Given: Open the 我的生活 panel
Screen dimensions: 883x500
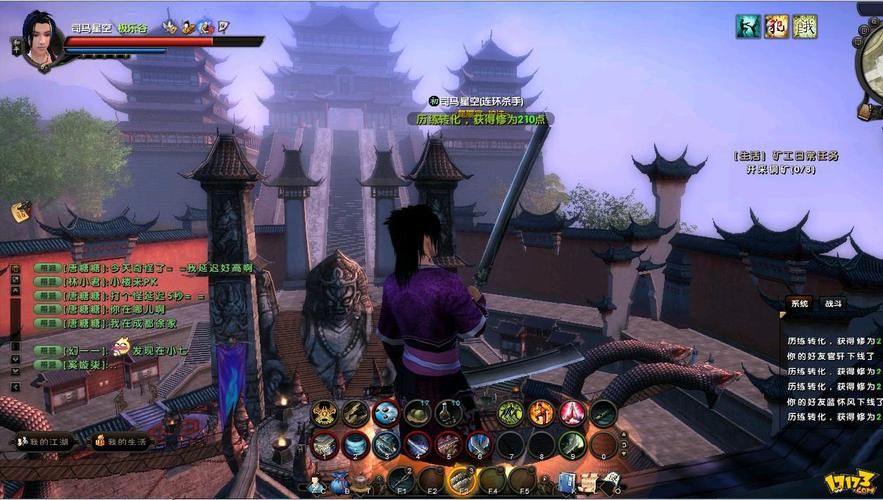Looking at the screenshot, I should 126,441.
